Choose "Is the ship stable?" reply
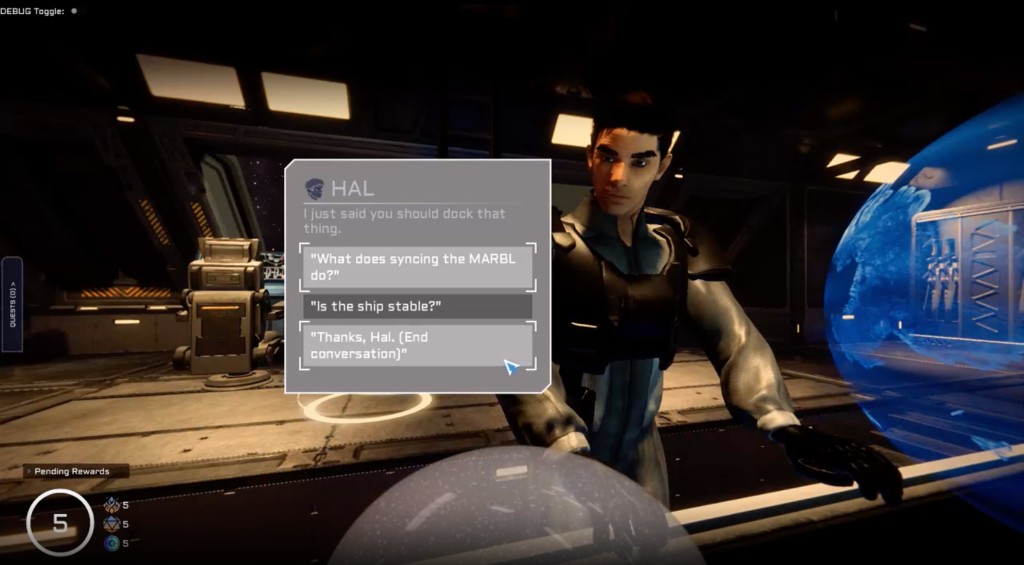This screenshot has height=565, width=1024. (x=418, y=305)
